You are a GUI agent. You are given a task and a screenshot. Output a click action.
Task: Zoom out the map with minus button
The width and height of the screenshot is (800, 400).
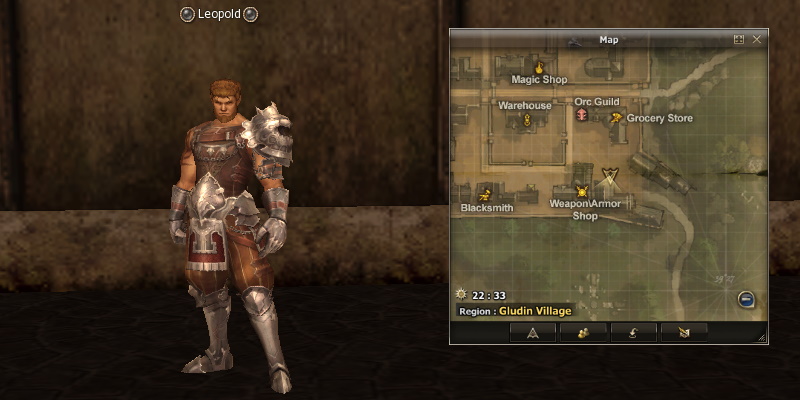[746, 299]
